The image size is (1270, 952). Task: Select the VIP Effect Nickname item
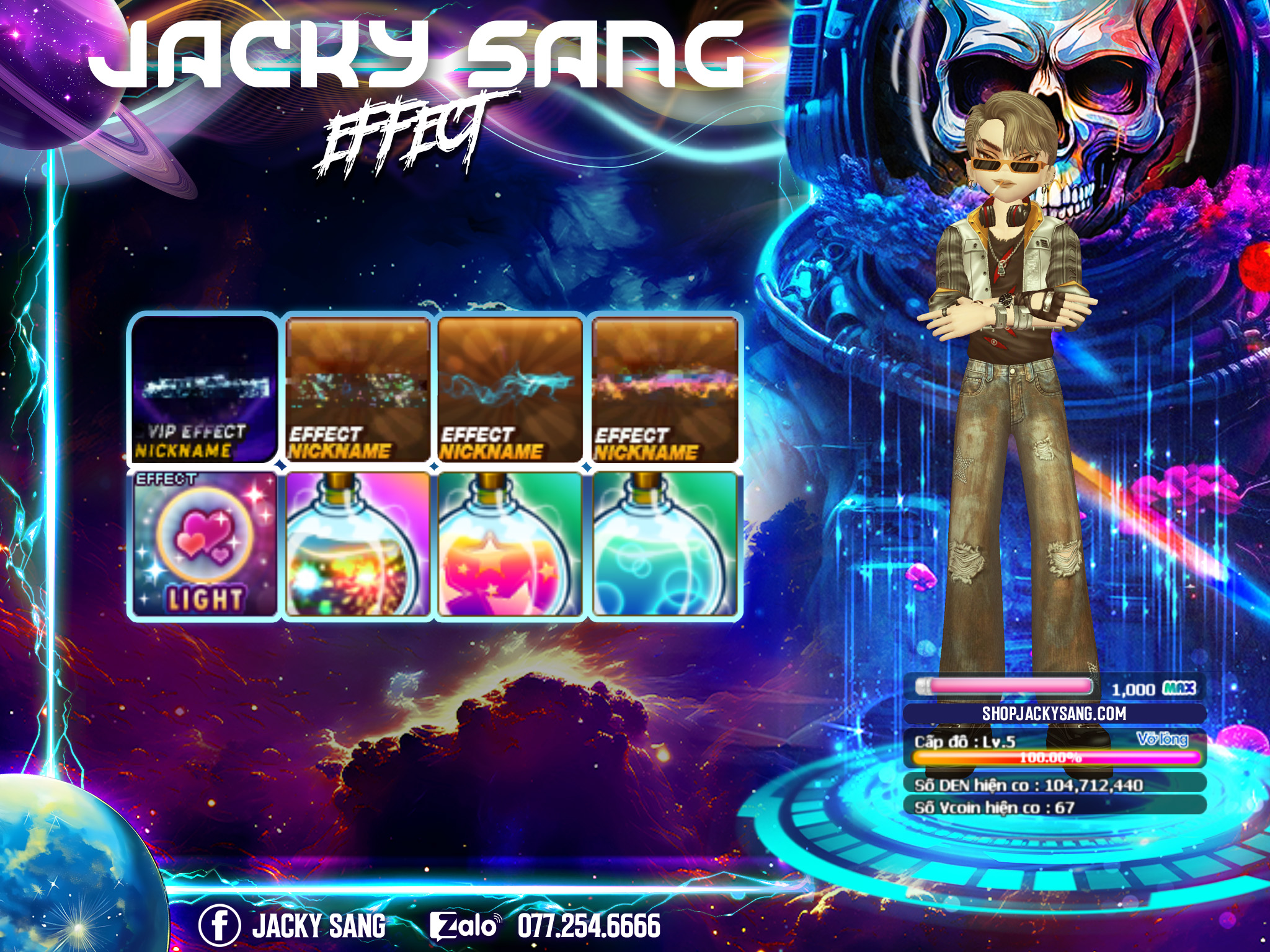203,389
